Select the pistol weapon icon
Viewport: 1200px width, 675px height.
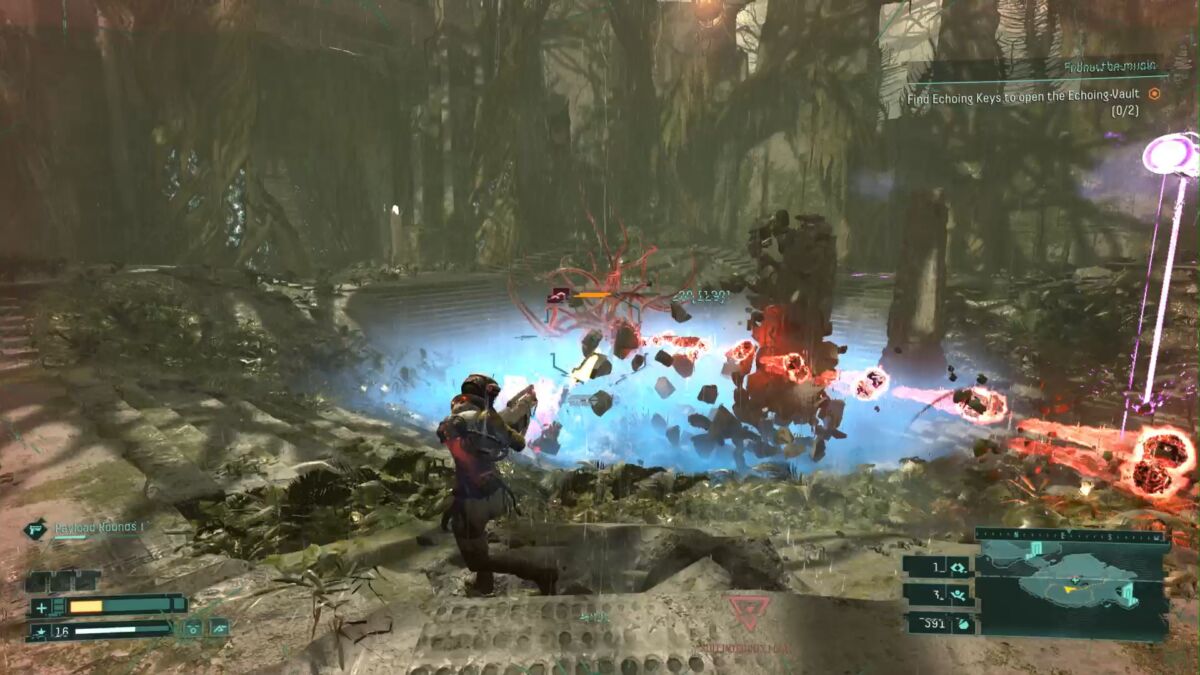pyautogui.click(x=36, y=529)
